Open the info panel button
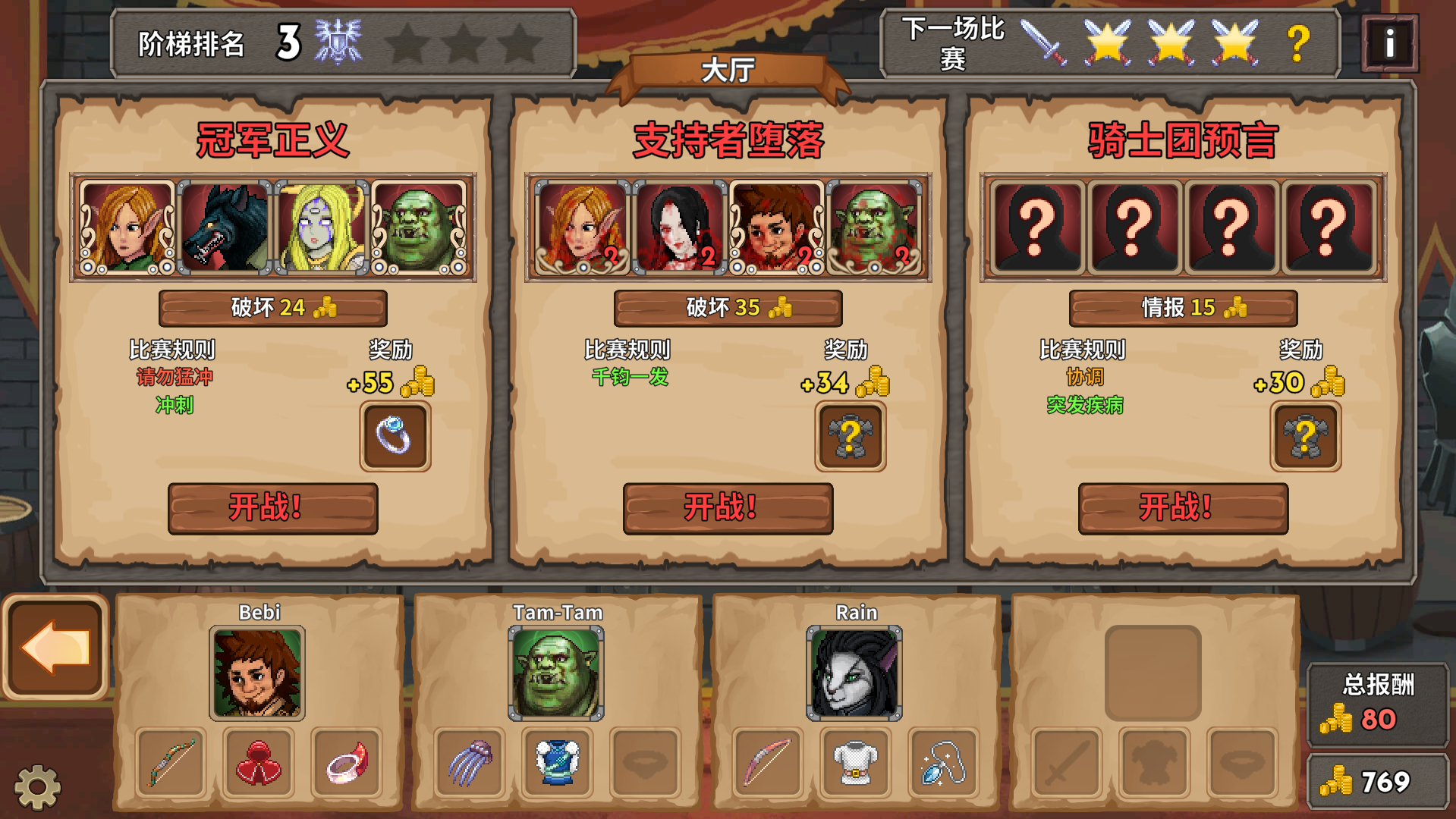 (1389, 43)
